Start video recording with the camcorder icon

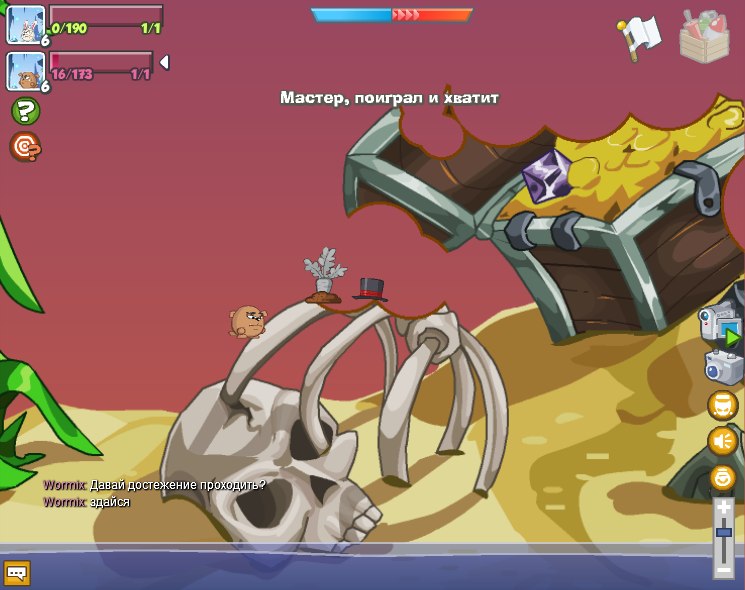[720, 327]
